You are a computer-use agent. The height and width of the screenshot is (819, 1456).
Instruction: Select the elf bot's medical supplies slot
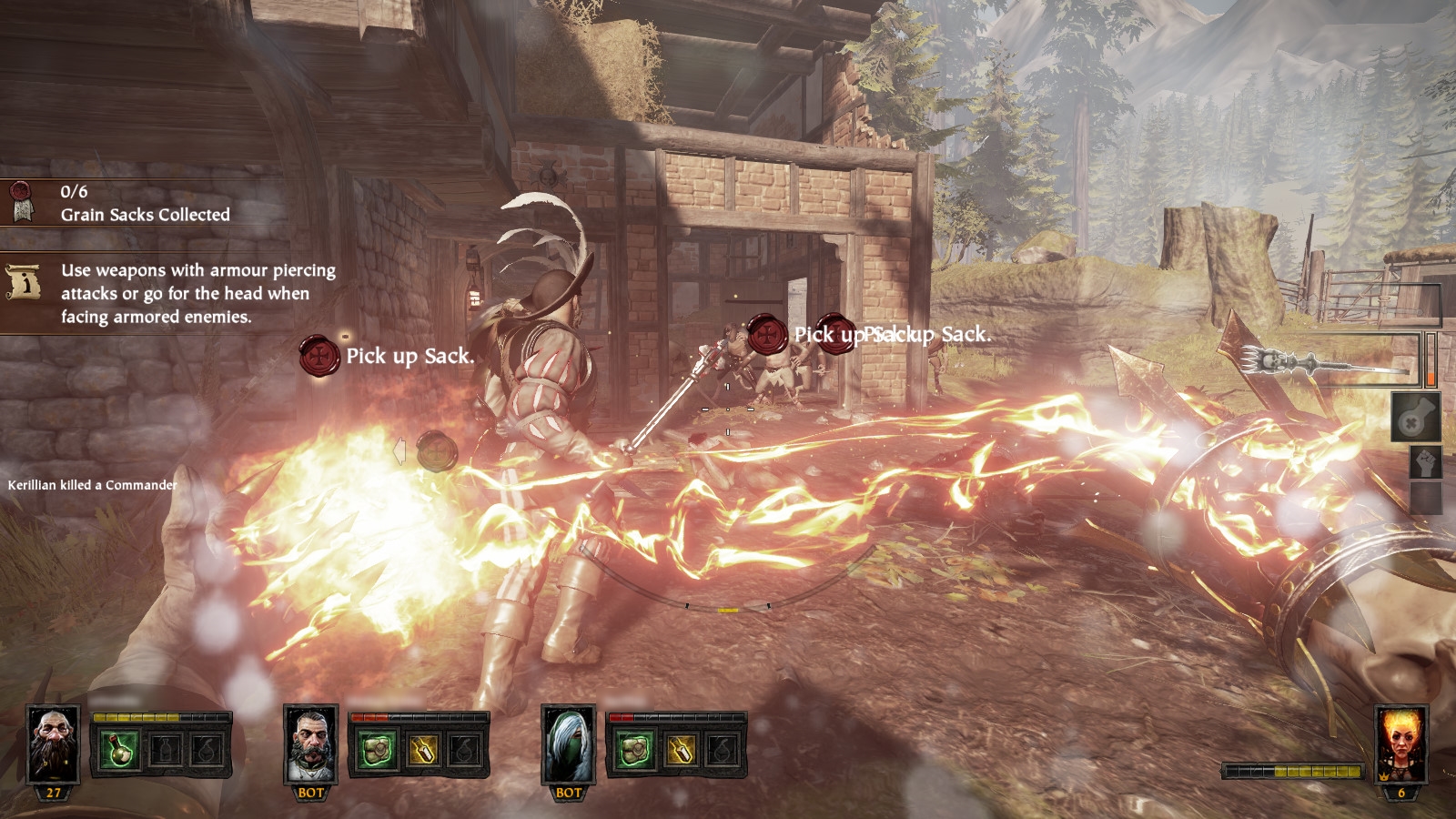[x=633, y=752]
